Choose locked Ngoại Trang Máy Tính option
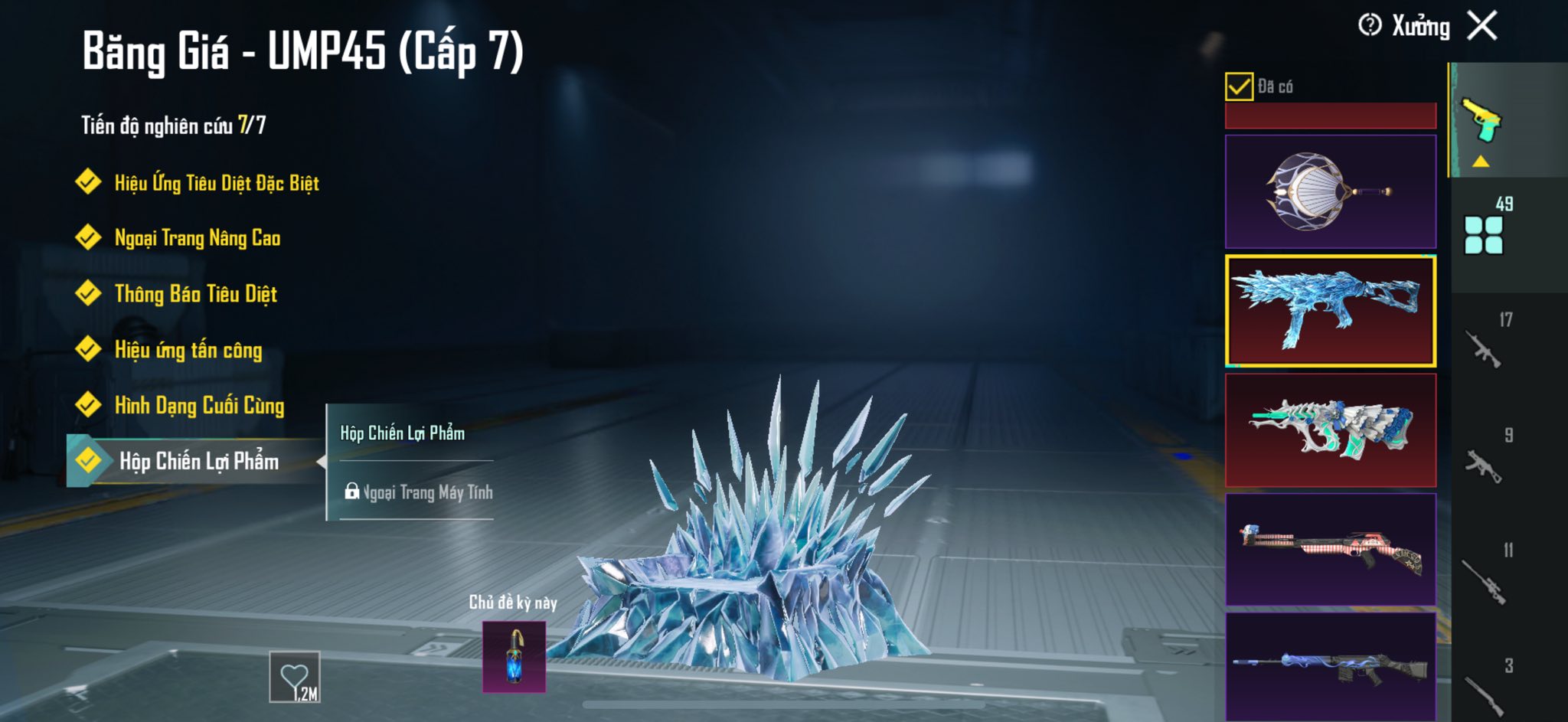Image resolution: width=1568 pixels, height=722 pixels. pyautogui.click(x=418, y=492)
